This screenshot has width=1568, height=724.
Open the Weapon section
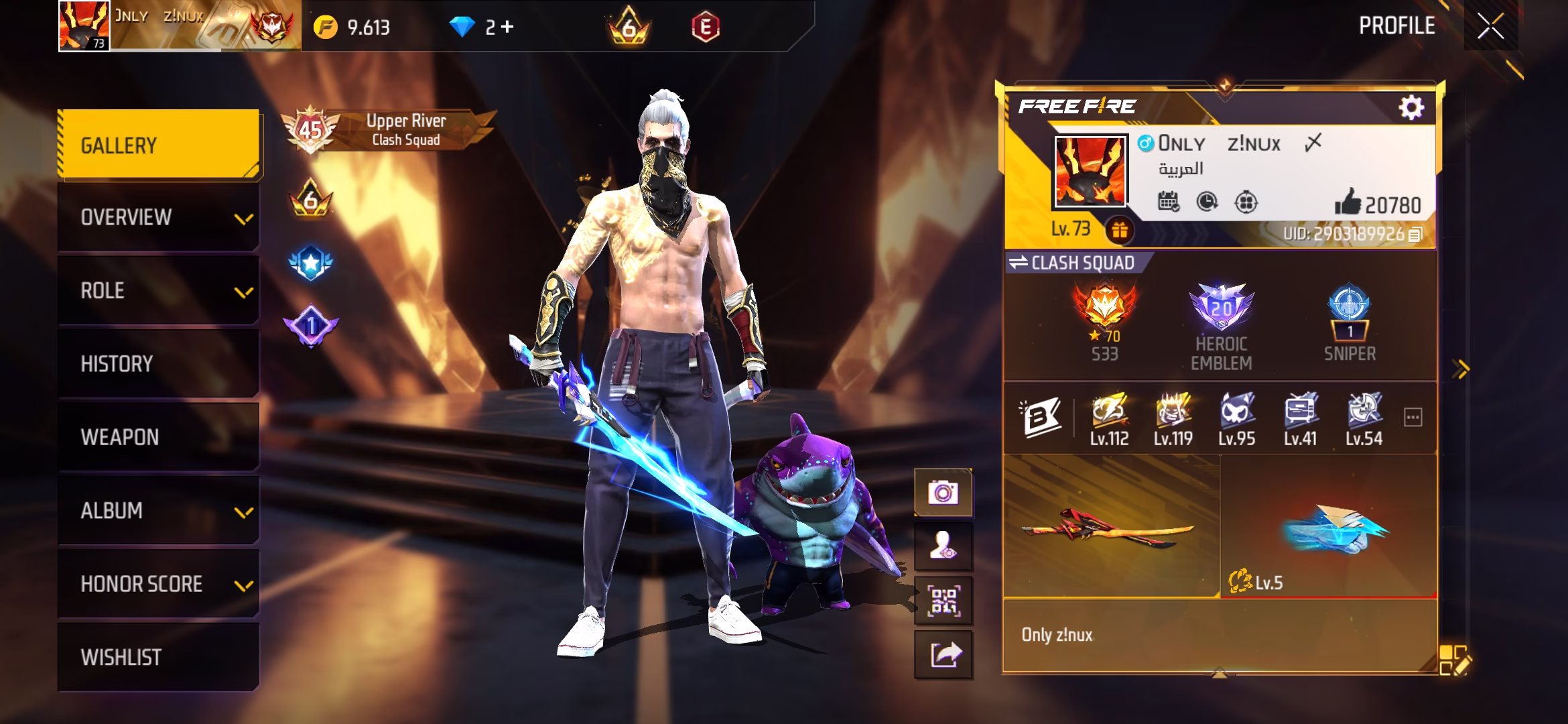click(x=159, y=437)
